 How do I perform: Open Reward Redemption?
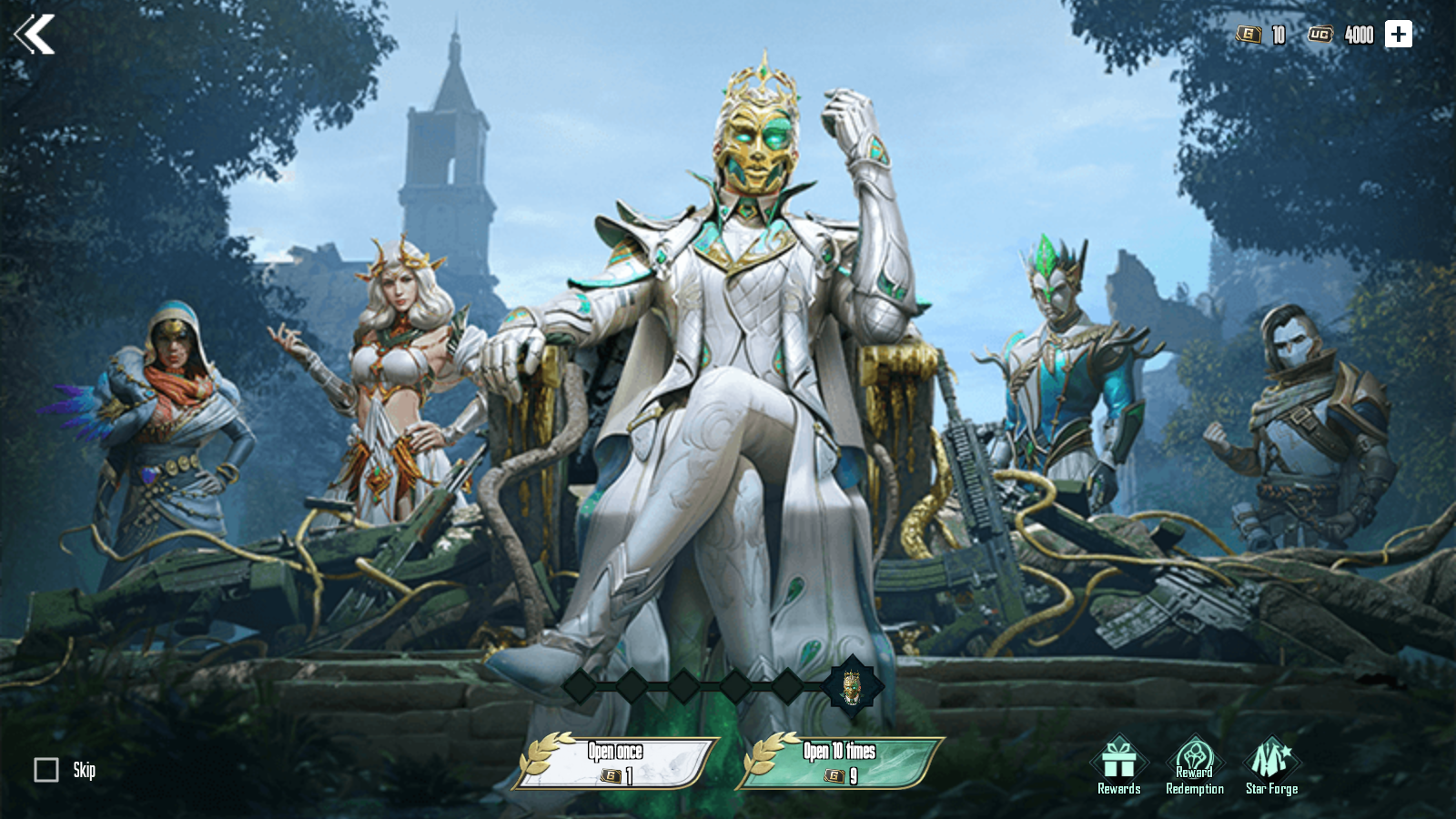(1194, 765)
